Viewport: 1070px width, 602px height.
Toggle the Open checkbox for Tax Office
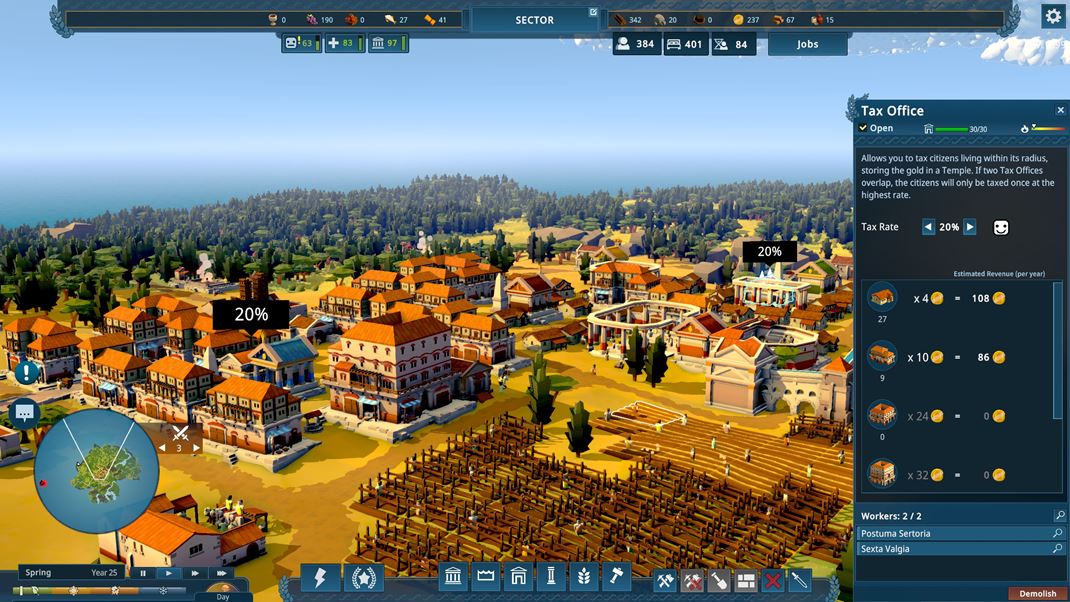(x=864, y=128)
